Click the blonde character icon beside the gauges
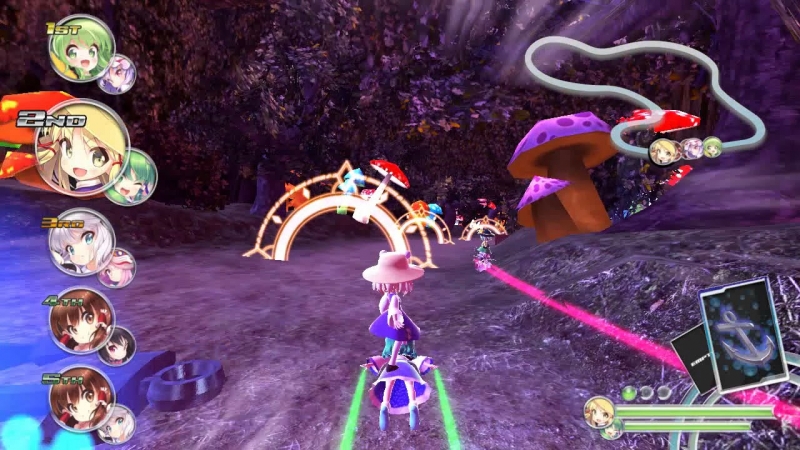The height and width of the screenshot is (450, 800). pos(600,411)
